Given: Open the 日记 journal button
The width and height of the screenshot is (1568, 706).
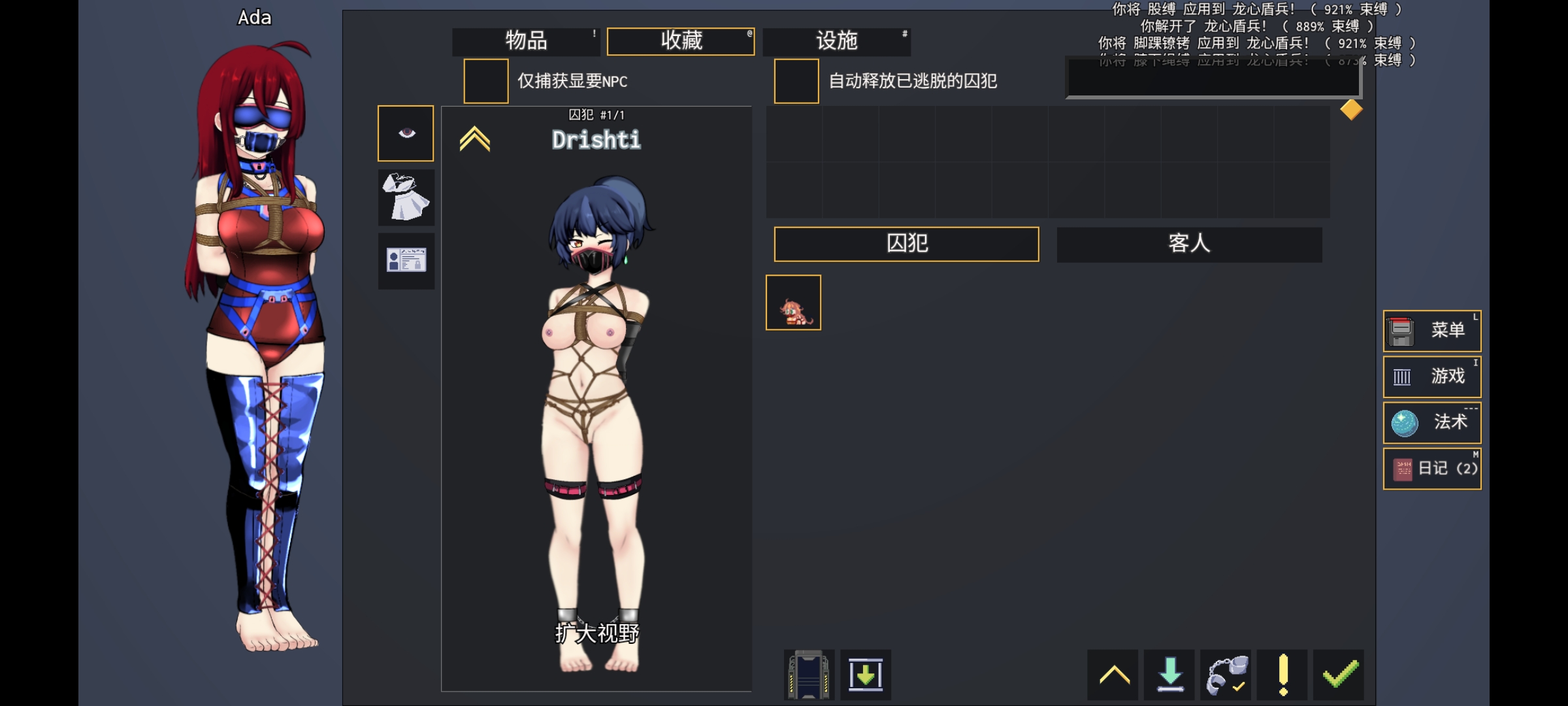Looking at the screenshot, I should coord(1431,469).
